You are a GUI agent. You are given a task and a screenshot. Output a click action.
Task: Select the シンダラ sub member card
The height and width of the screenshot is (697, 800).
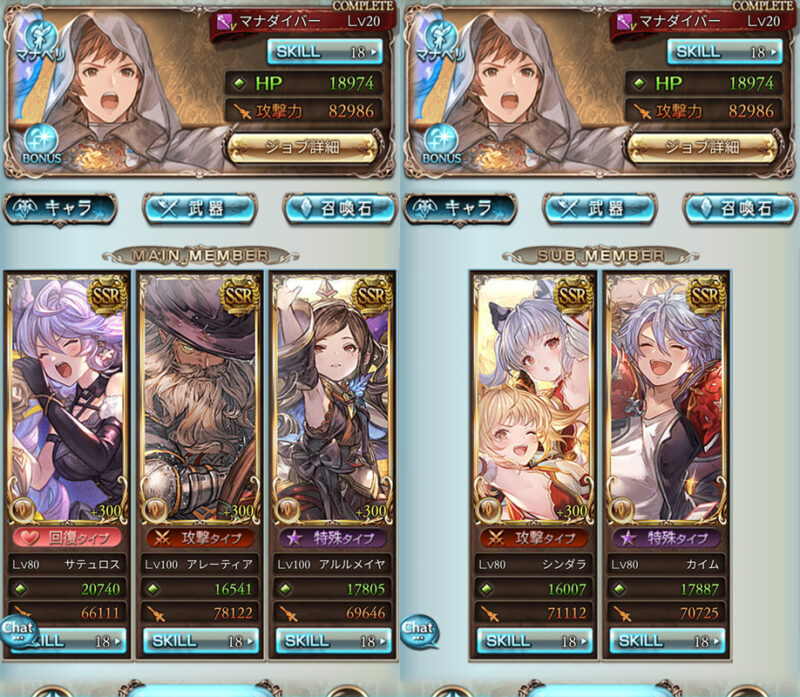(534, 400)
